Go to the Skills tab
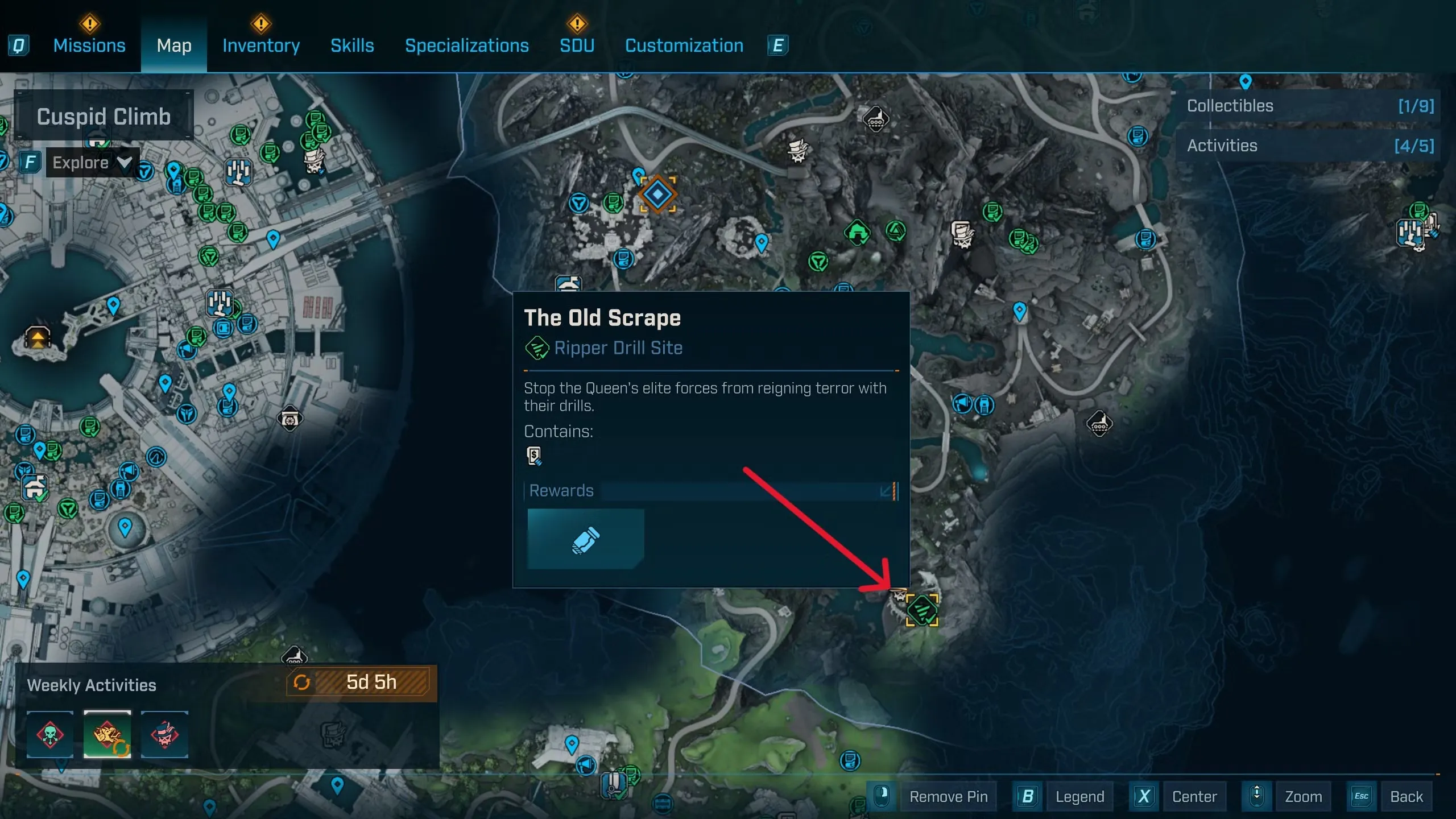 (352, 45)
